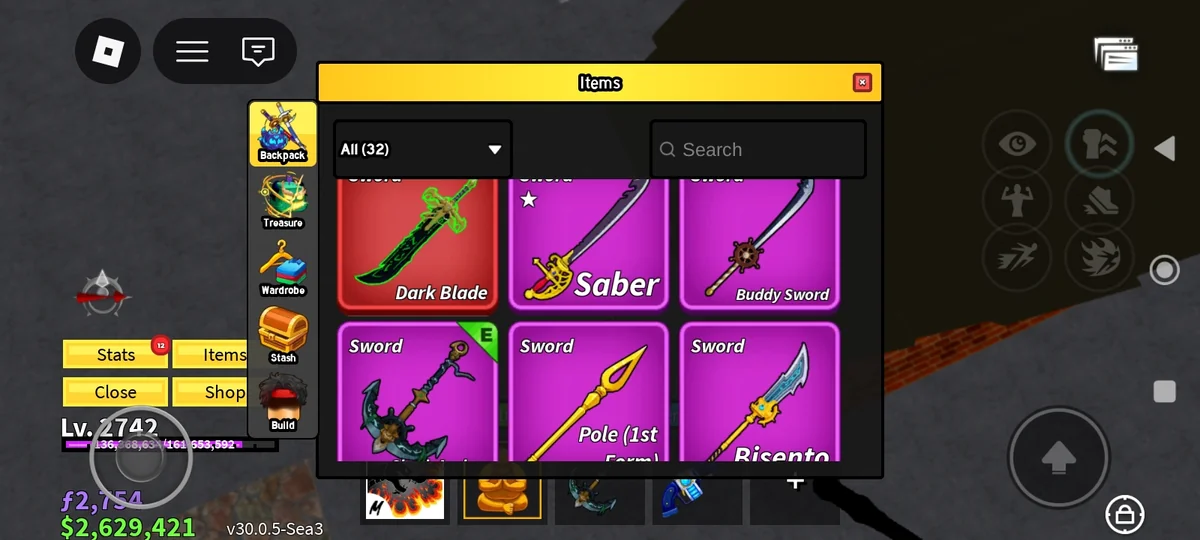The image size is (1200, 540).
Task: Tap the jump arrow button
Action: (x=1058, y=458)
